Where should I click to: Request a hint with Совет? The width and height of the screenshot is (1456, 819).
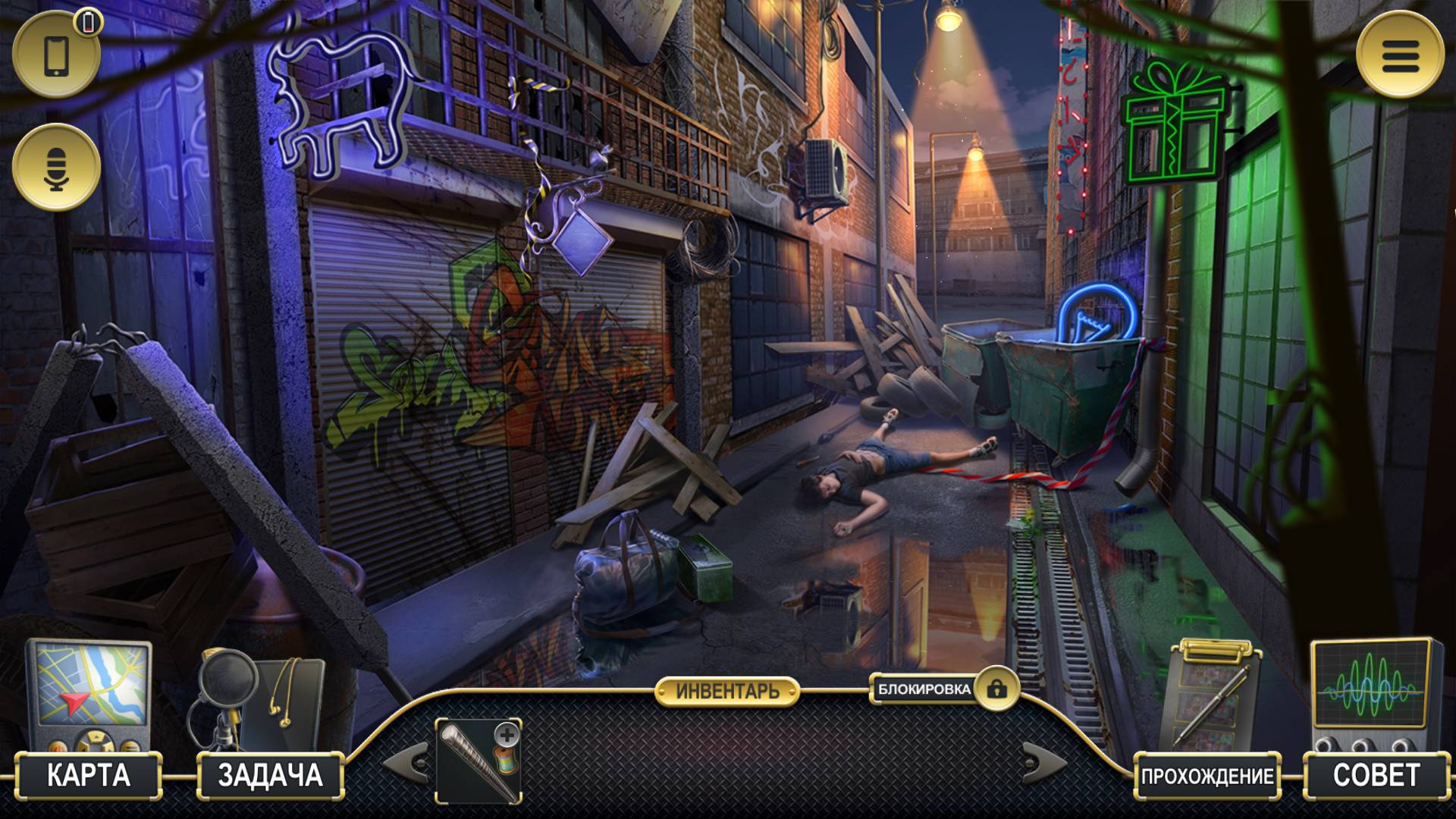(1376, 775)
